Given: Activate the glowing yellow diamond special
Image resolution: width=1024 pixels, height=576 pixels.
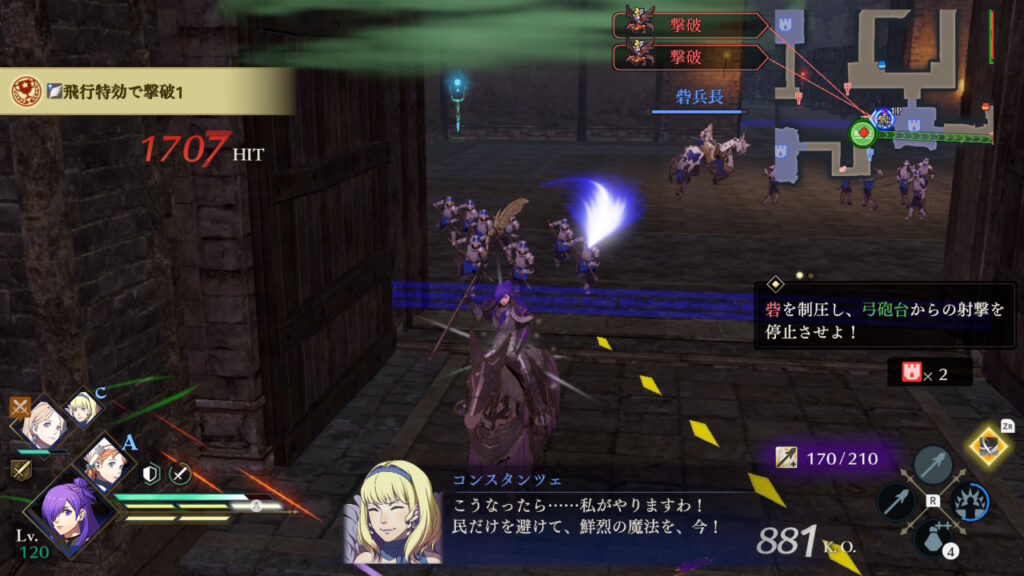Looking at the screenshot, I should 989,446.
